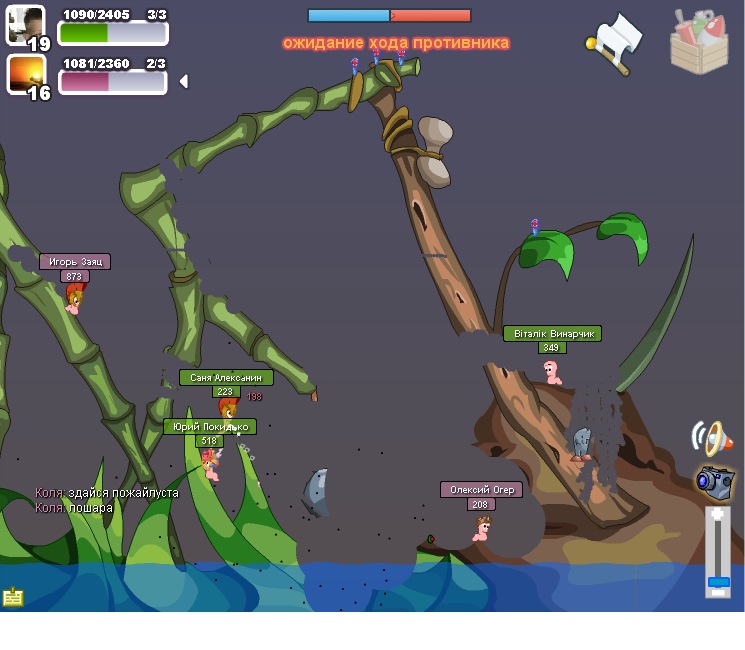The width and height of the screenshot is (745, 650).
Task: Select the green team's player avatar
Action: tap(26, 24)
